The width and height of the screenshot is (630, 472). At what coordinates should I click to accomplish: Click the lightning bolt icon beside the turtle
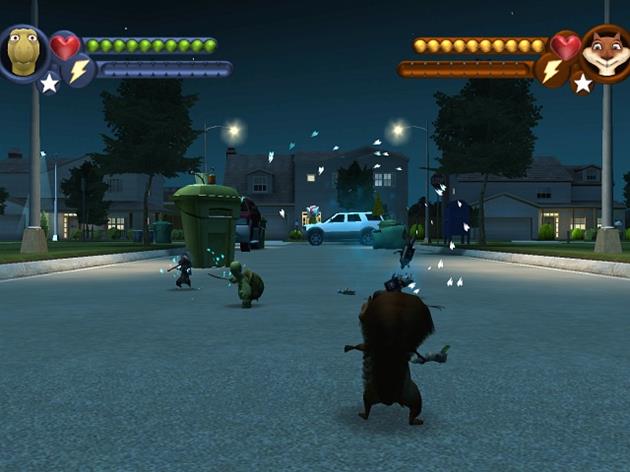(79, 69)
